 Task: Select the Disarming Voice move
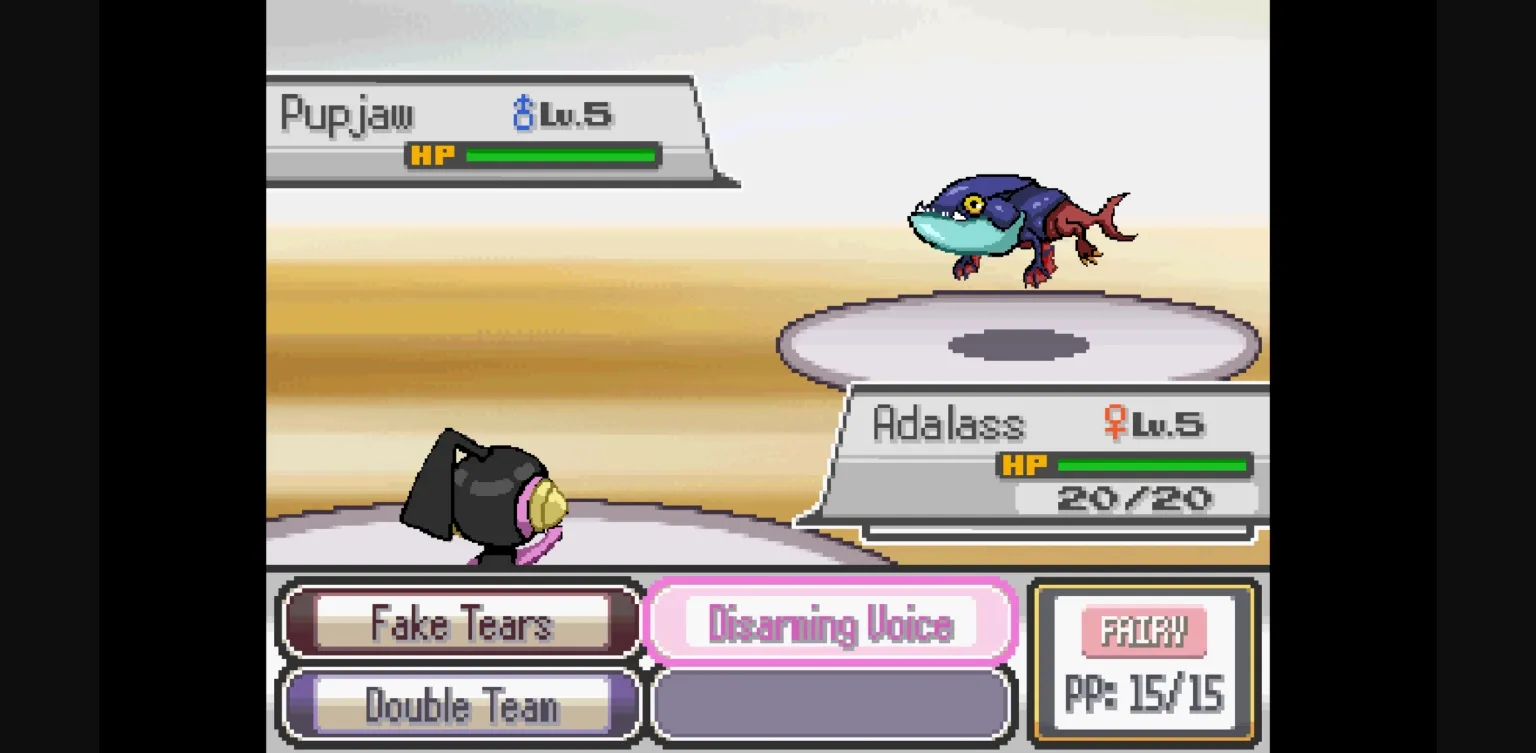[x=833, y=624]
